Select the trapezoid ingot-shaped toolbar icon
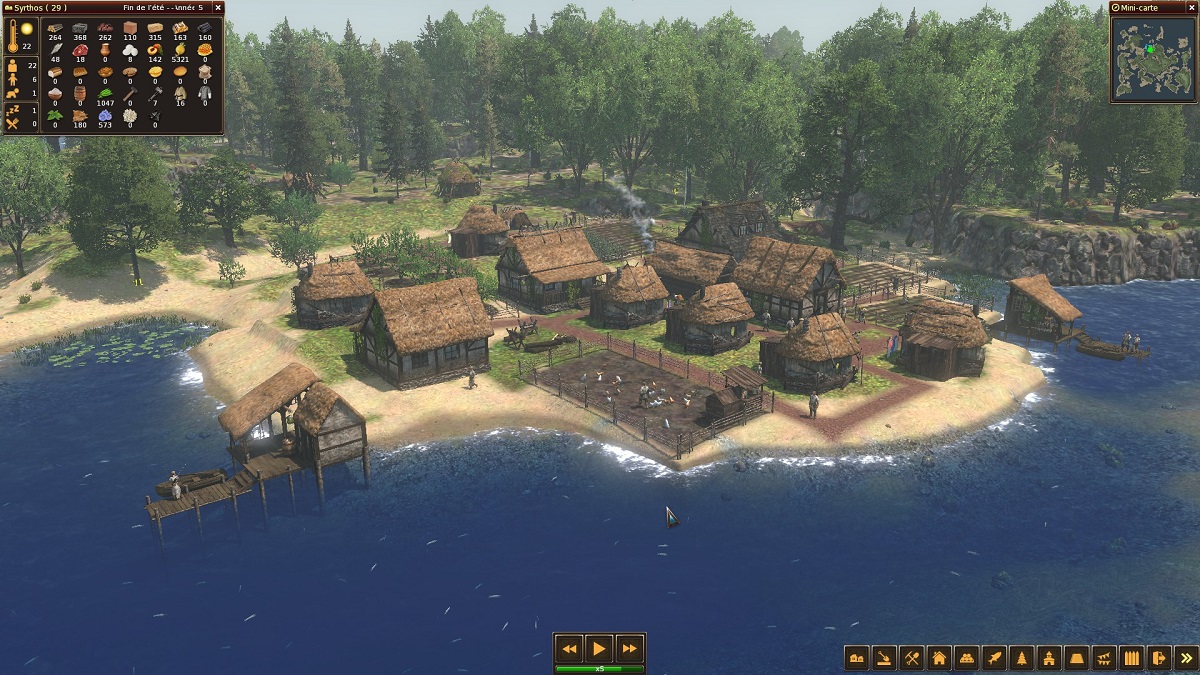Image resolution: width=1200 pixels, height=675 pixels. point(1076,657)
